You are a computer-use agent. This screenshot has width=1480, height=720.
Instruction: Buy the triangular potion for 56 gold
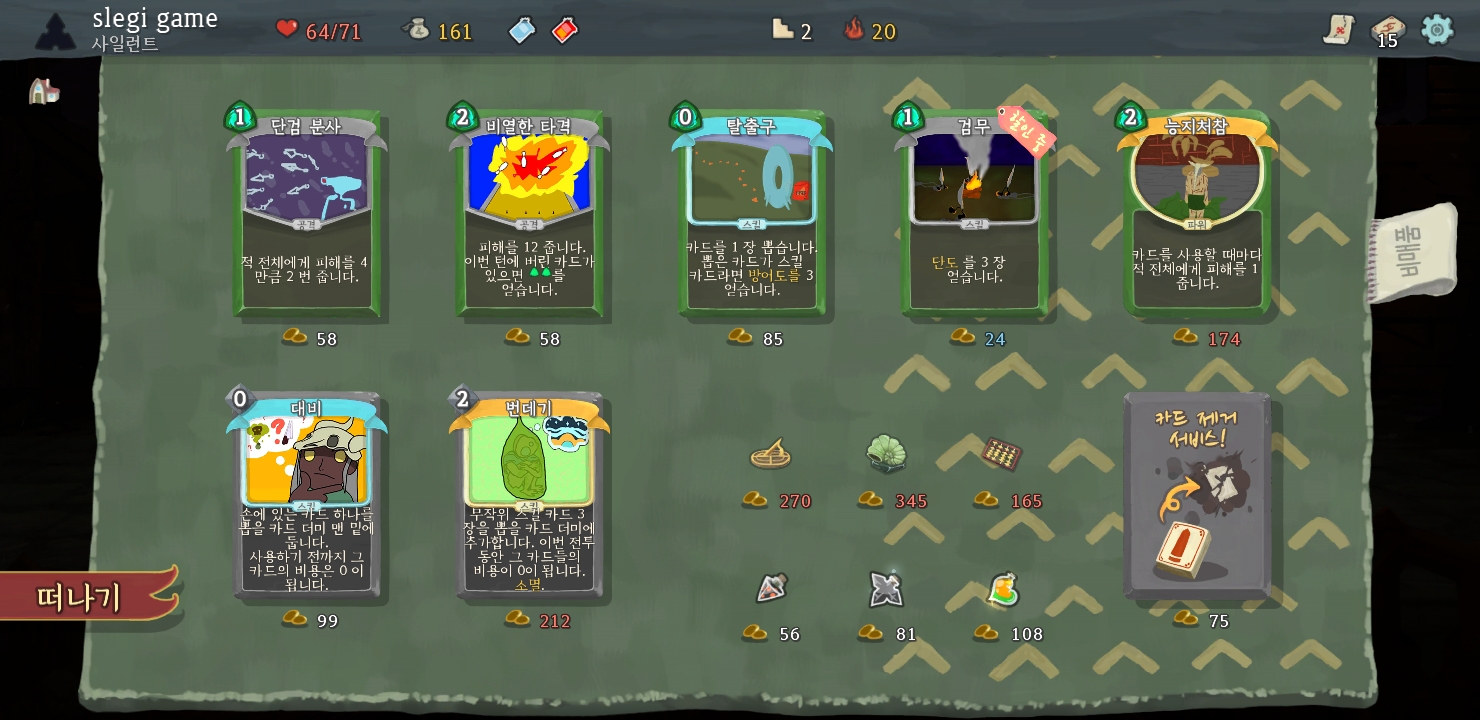point(770,589)
